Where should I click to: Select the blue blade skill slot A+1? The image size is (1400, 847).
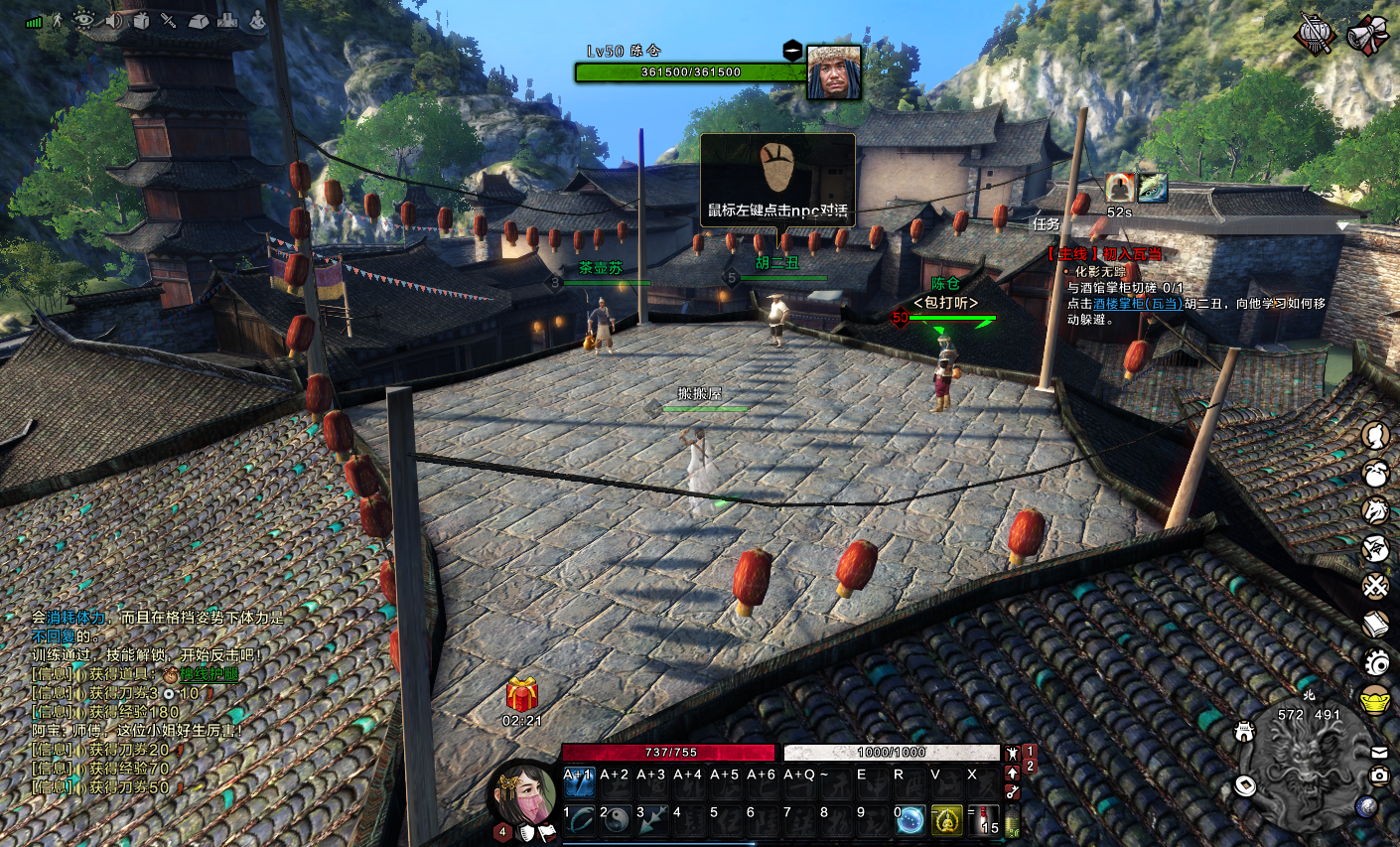(579, 783)
